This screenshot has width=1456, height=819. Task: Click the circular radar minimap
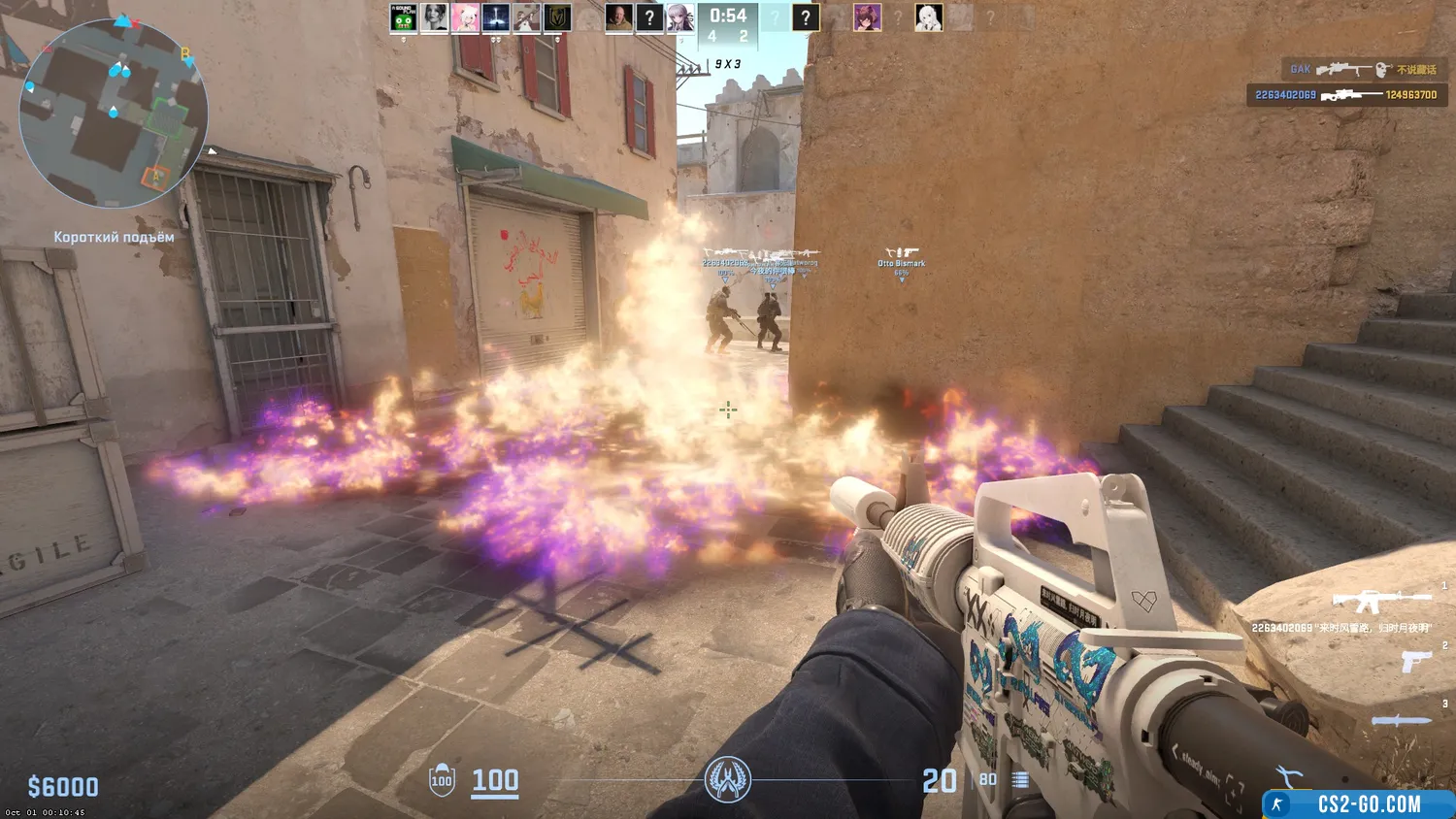coord(114,114)
